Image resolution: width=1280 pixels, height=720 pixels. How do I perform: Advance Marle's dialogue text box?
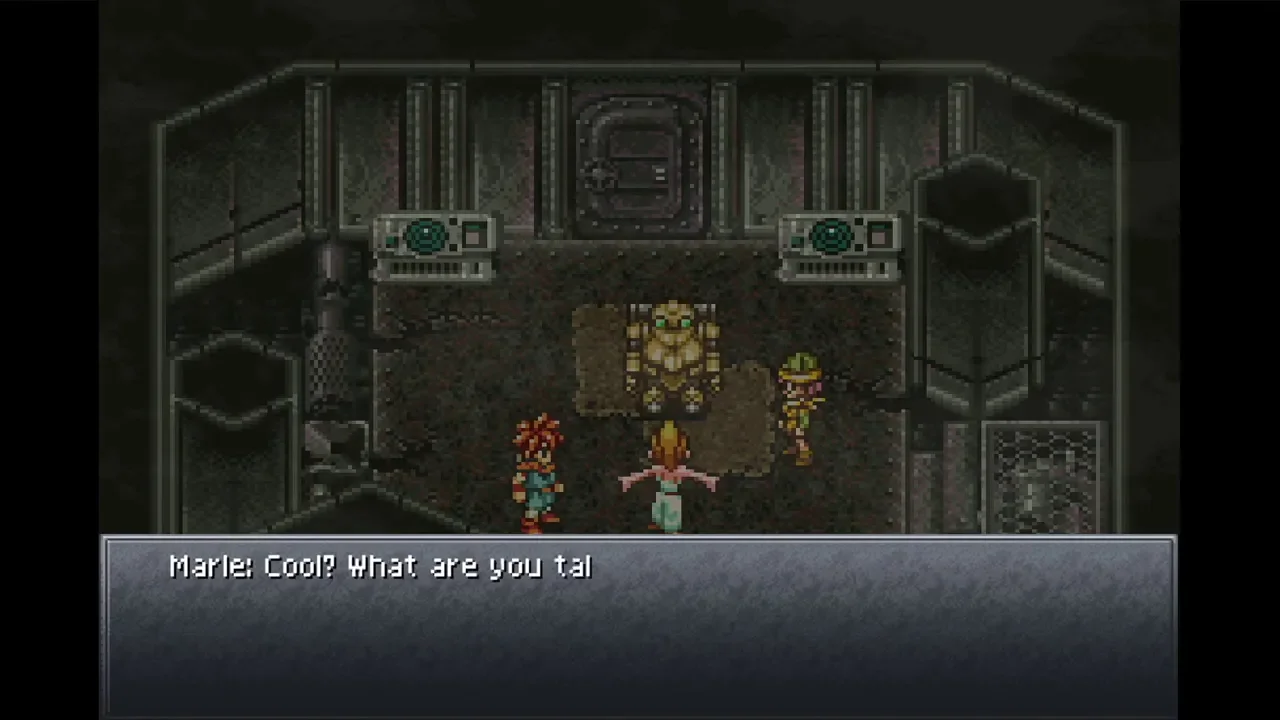pyautogui.click(x=639, y=627)
